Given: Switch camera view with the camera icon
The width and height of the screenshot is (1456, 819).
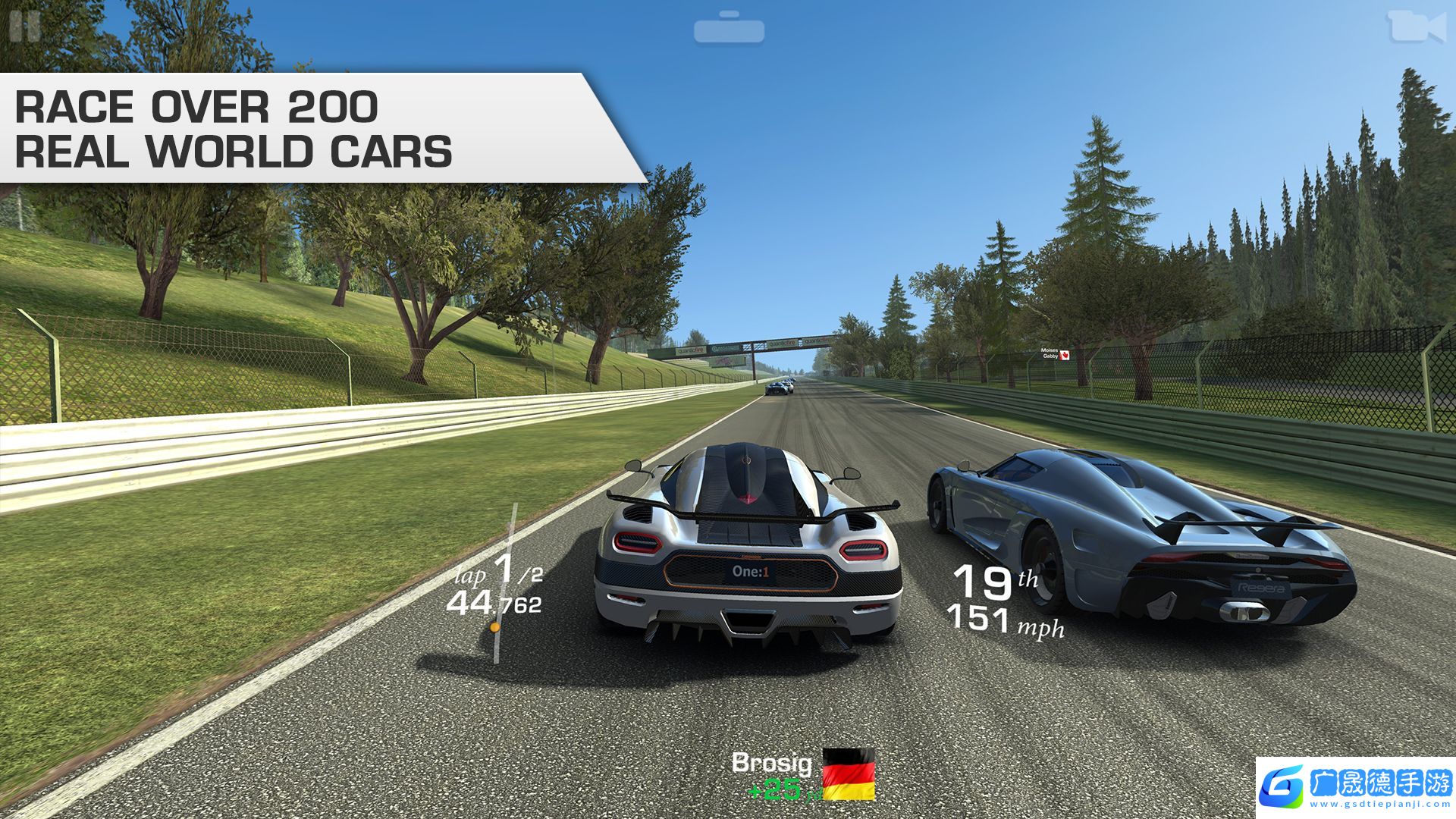Looking at the screenshot, I should click(1415, 27).
